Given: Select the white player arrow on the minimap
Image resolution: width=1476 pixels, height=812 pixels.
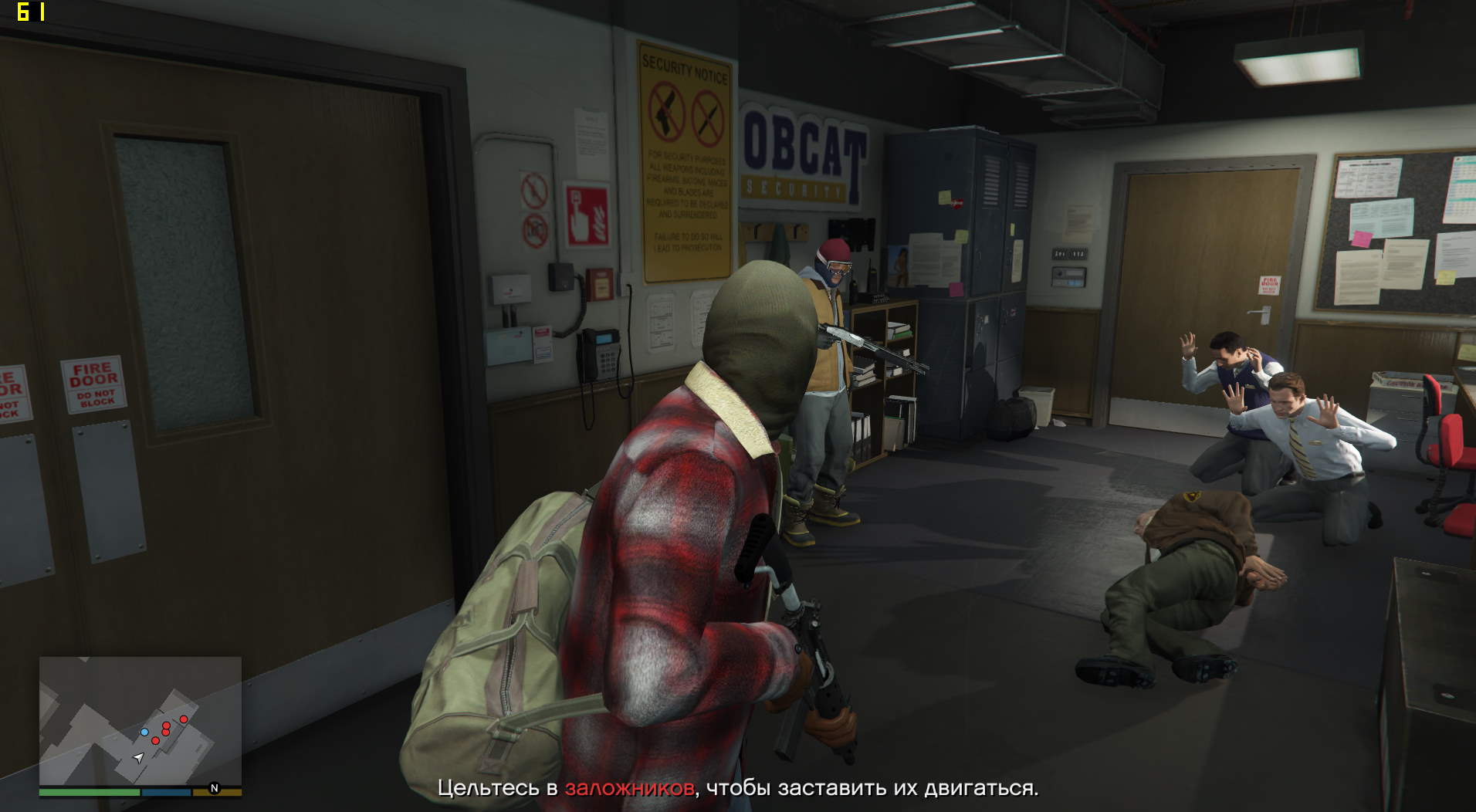Looking at the screenshot, I should [x=138, y=758].
